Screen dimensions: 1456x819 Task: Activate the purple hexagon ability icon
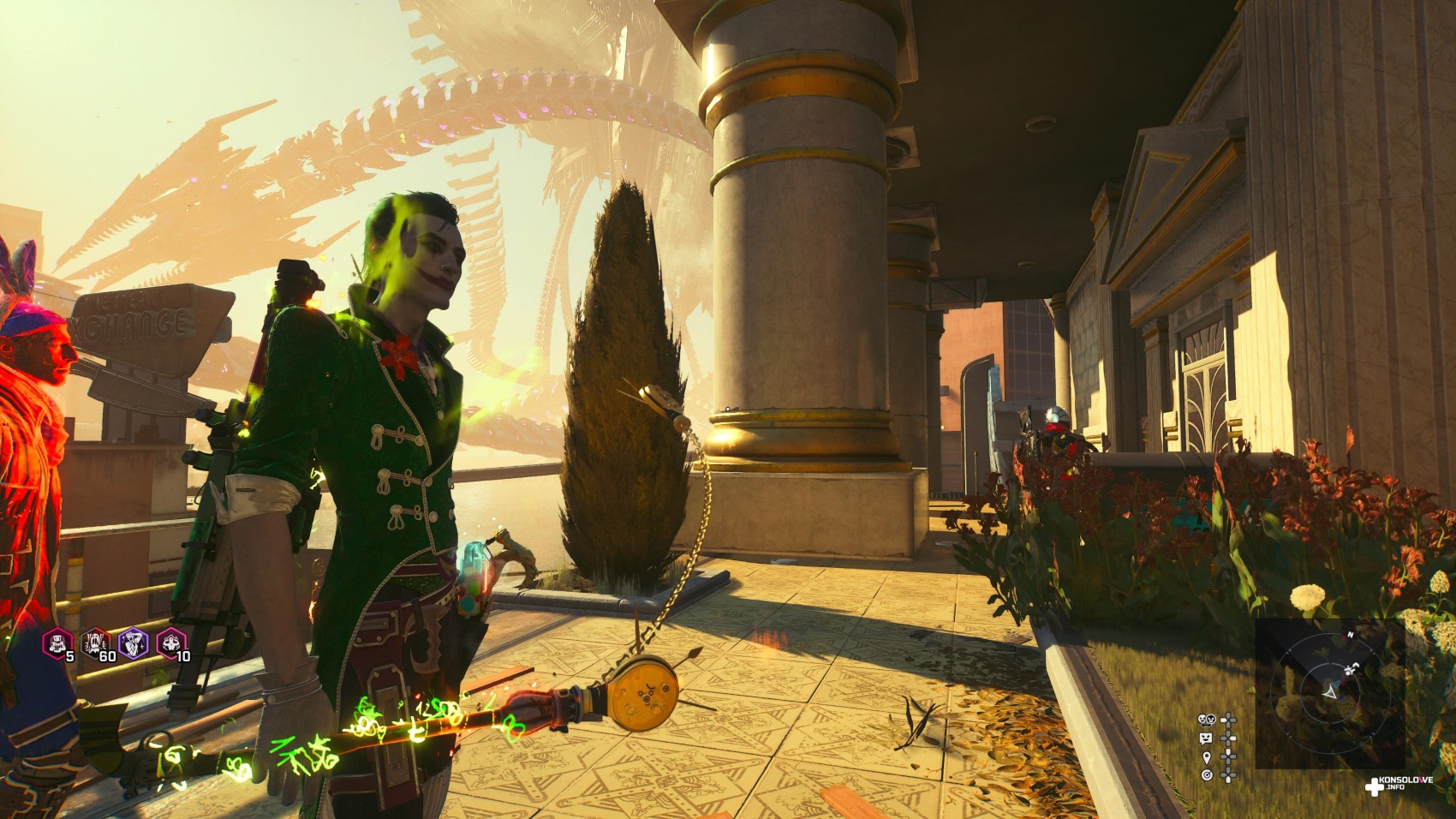[134, 643]
